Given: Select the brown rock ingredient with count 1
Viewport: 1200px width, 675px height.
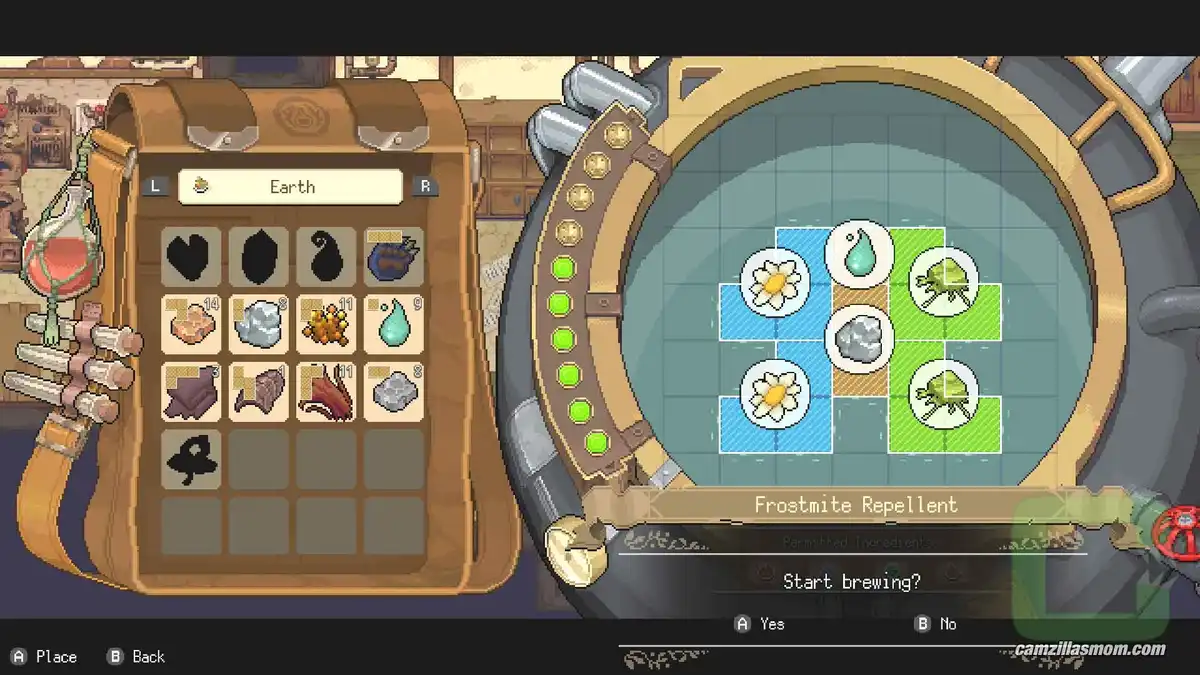Looking at the screenshot, I should pos(259,391).
